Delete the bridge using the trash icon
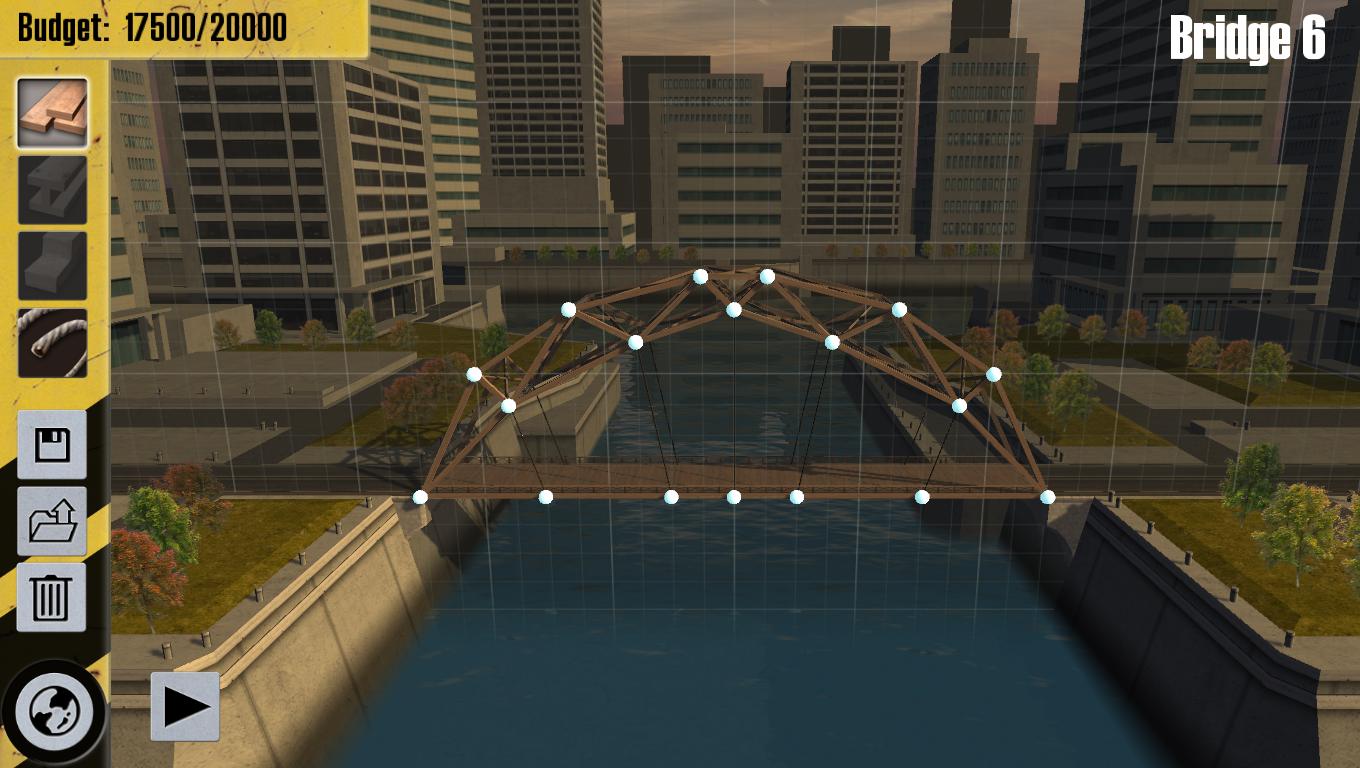The width and height of the screenshot is (1360, 768). [x=49, y=598]
